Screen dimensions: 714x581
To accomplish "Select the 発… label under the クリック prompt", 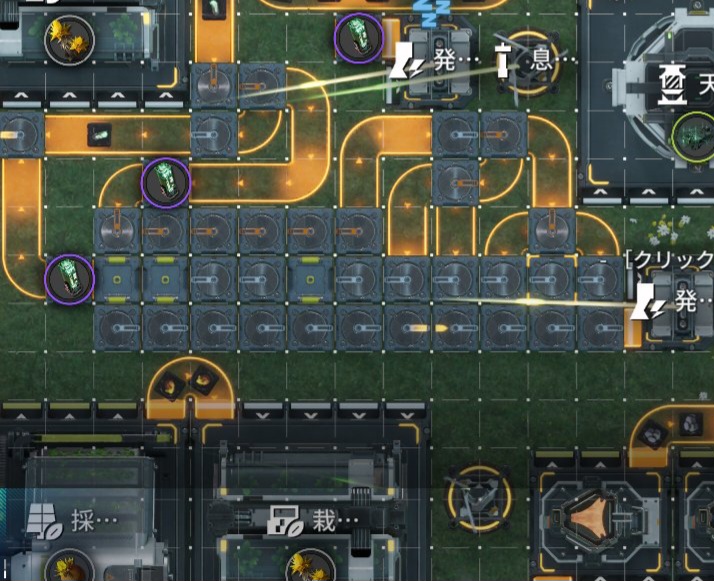I will pos(674,299).
